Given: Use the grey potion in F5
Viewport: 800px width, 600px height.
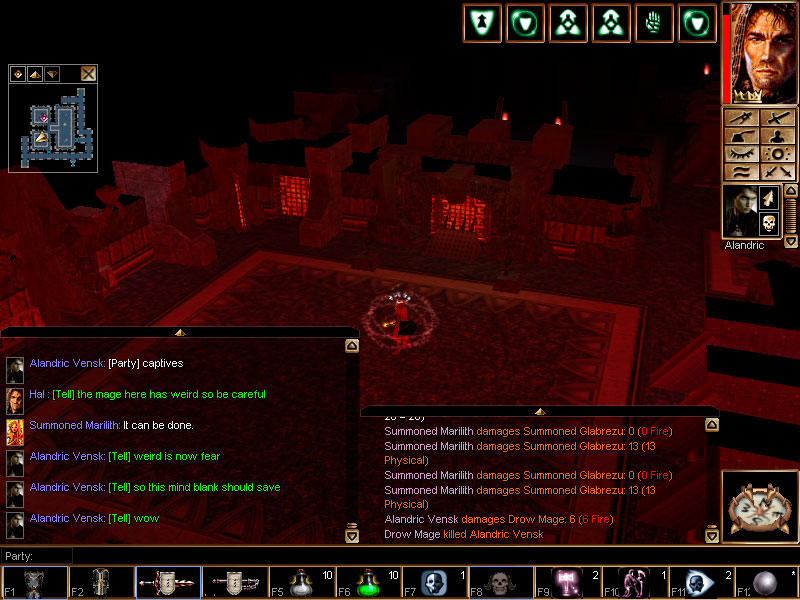Looking at the screenshot, I should pyautogui.click(x=300, y=583).
